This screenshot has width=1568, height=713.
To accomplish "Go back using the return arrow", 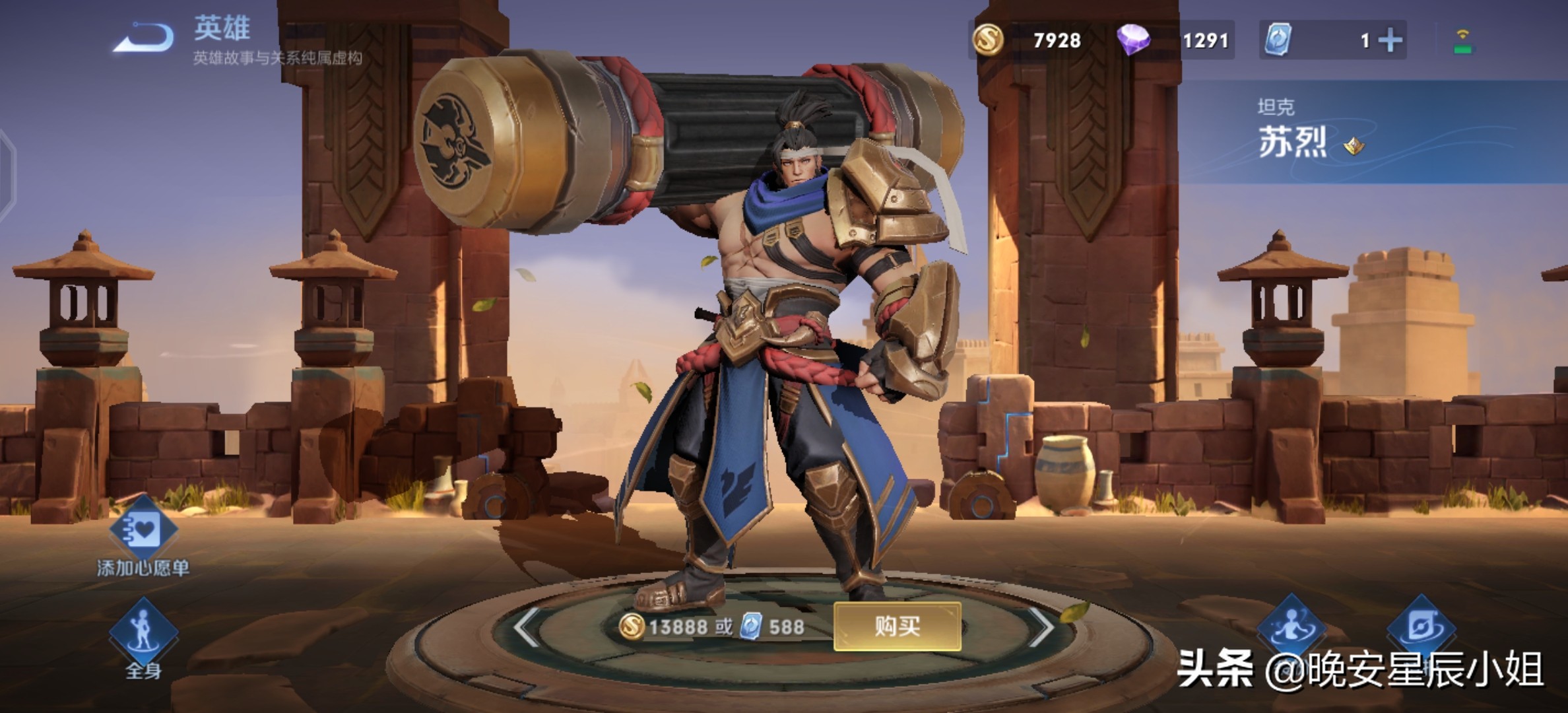I will click(144, 38).
